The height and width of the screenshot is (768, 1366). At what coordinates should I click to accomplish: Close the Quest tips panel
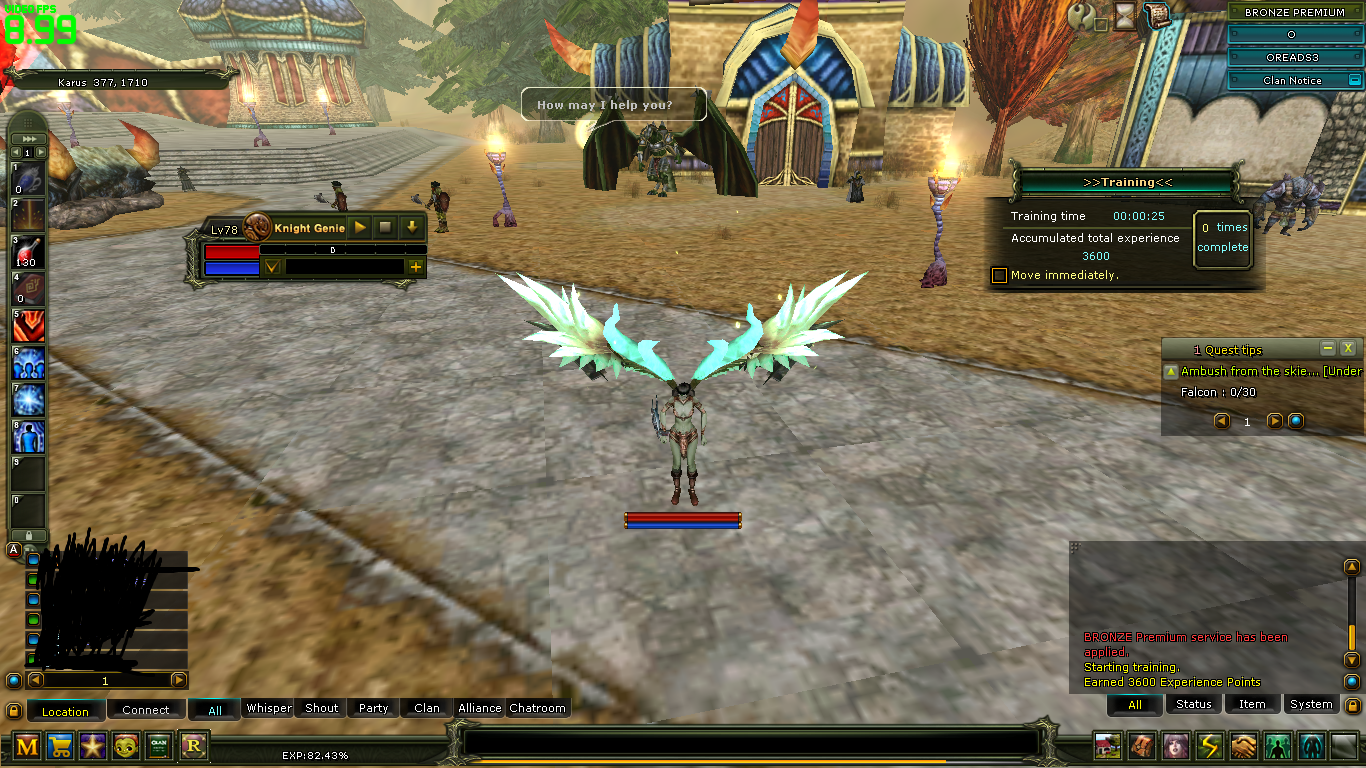(x=1348, y=348)
